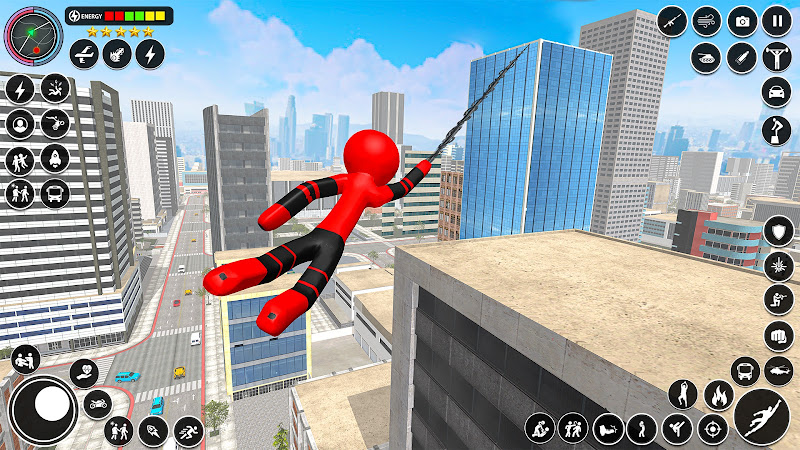Call the motorcycle vehicle
The image size is (800, 450).
[98, 404]
